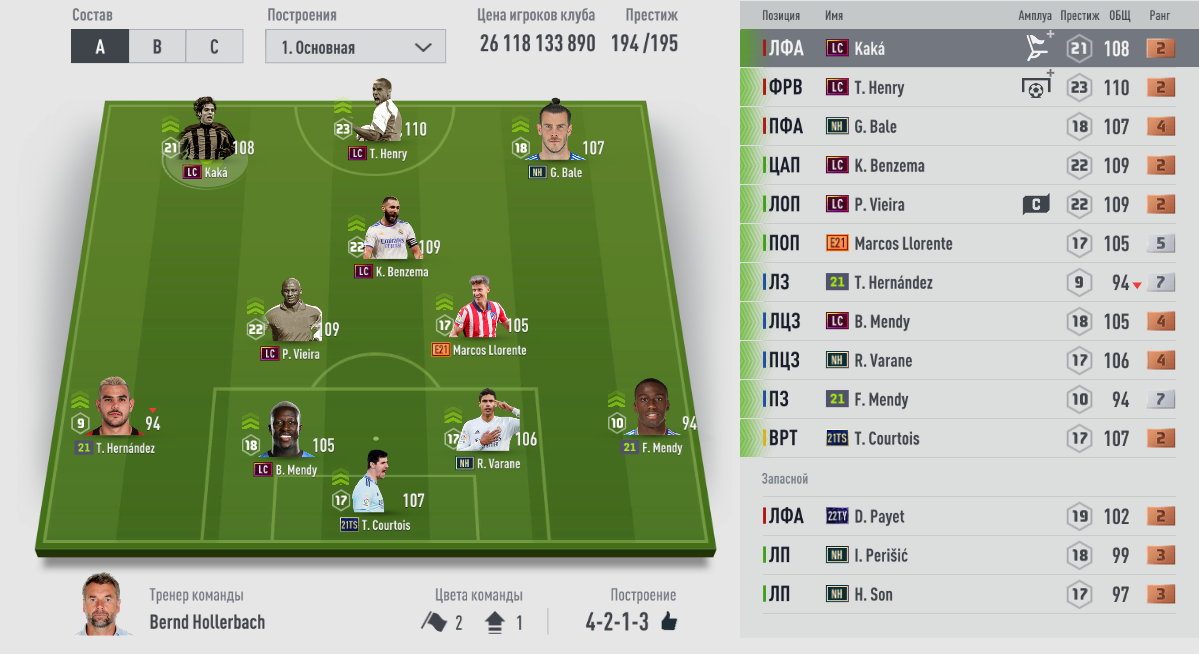Select Kaká's row in the player list
Image resolution: width=1199 pixels, height=654 pixels.
[x=968, y=48]
